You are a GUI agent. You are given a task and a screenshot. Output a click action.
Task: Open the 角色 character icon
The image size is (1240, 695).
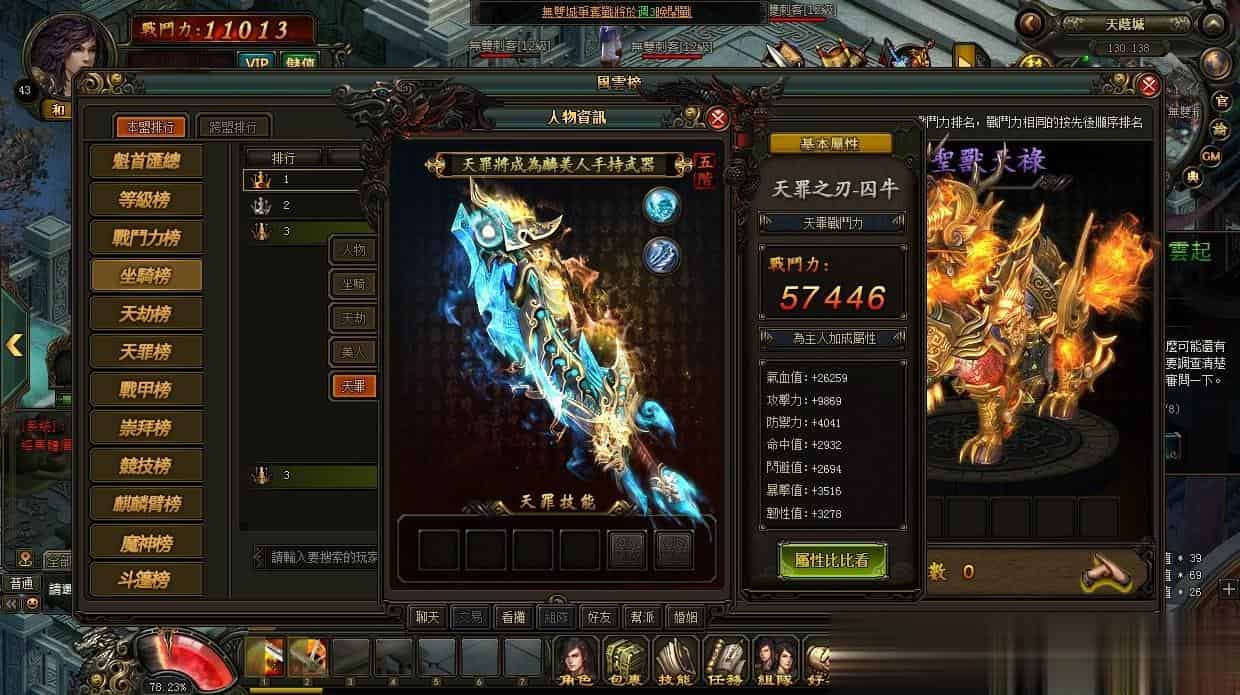pyautogui.click(x=576, y=661)
